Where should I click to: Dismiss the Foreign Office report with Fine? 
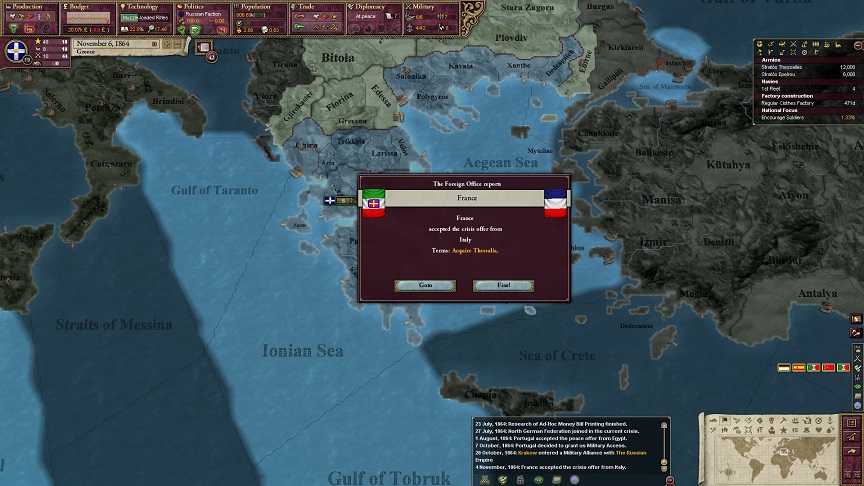(503, 285)
